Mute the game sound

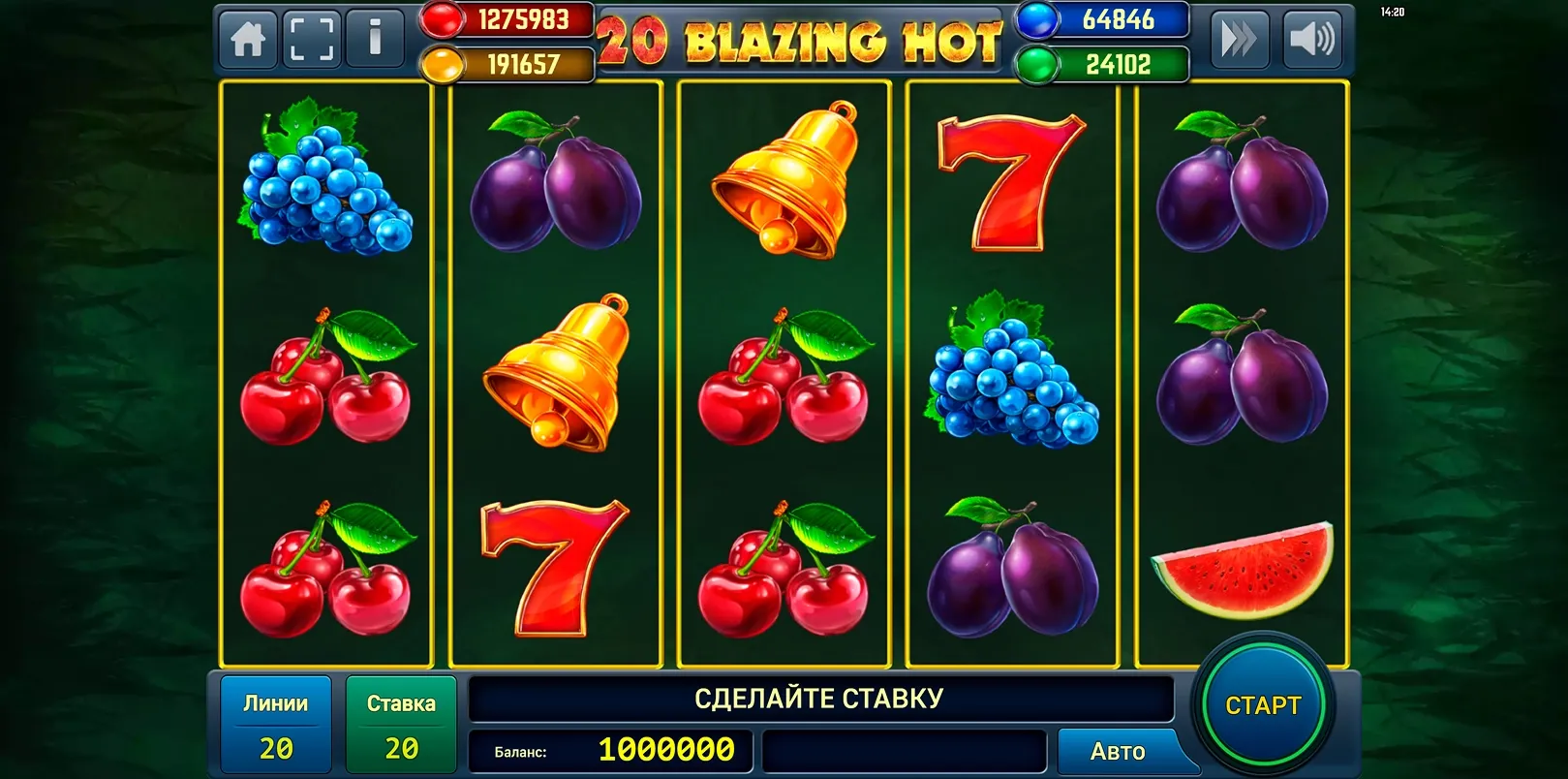(x=1312, y=39)
